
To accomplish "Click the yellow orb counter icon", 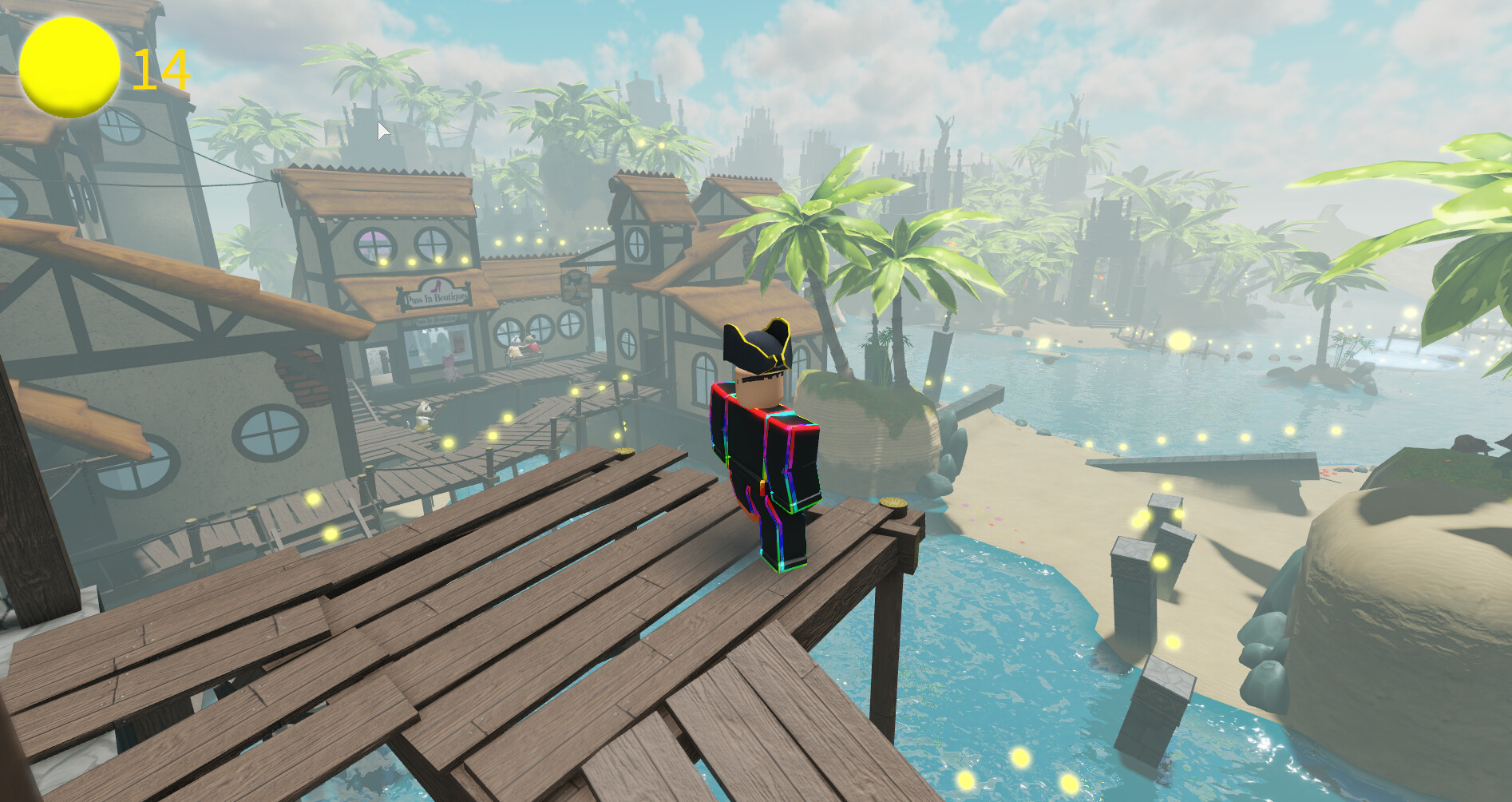I will [69, 68].
